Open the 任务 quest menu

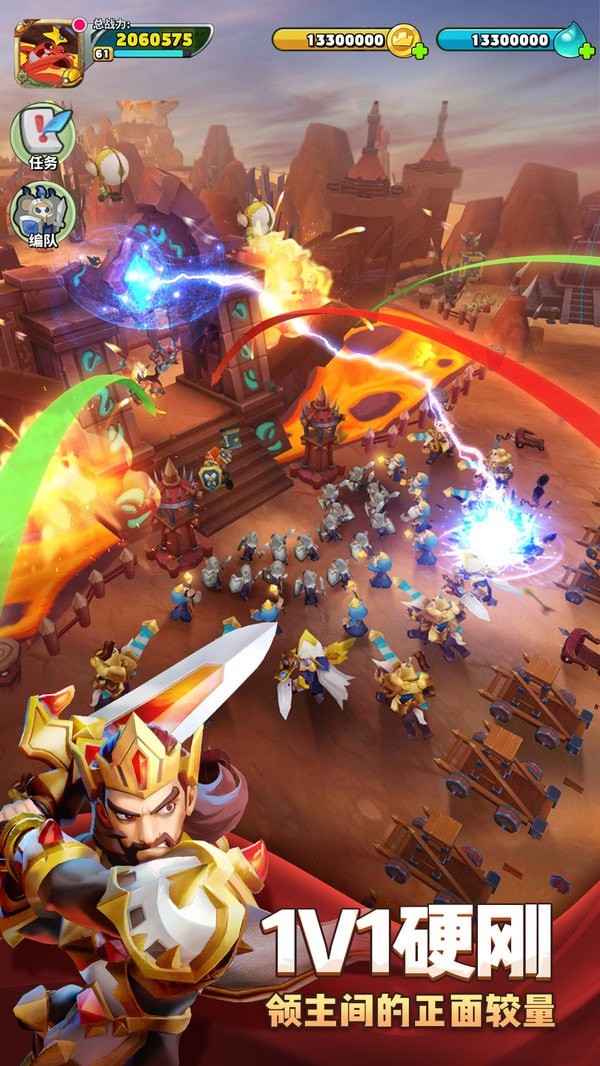(43, 135)
